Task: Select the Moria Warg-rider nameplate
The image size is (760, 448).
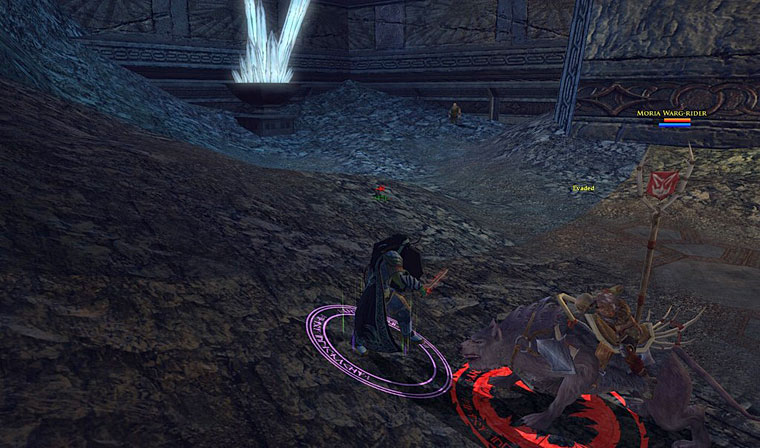Action: point(673,114)
